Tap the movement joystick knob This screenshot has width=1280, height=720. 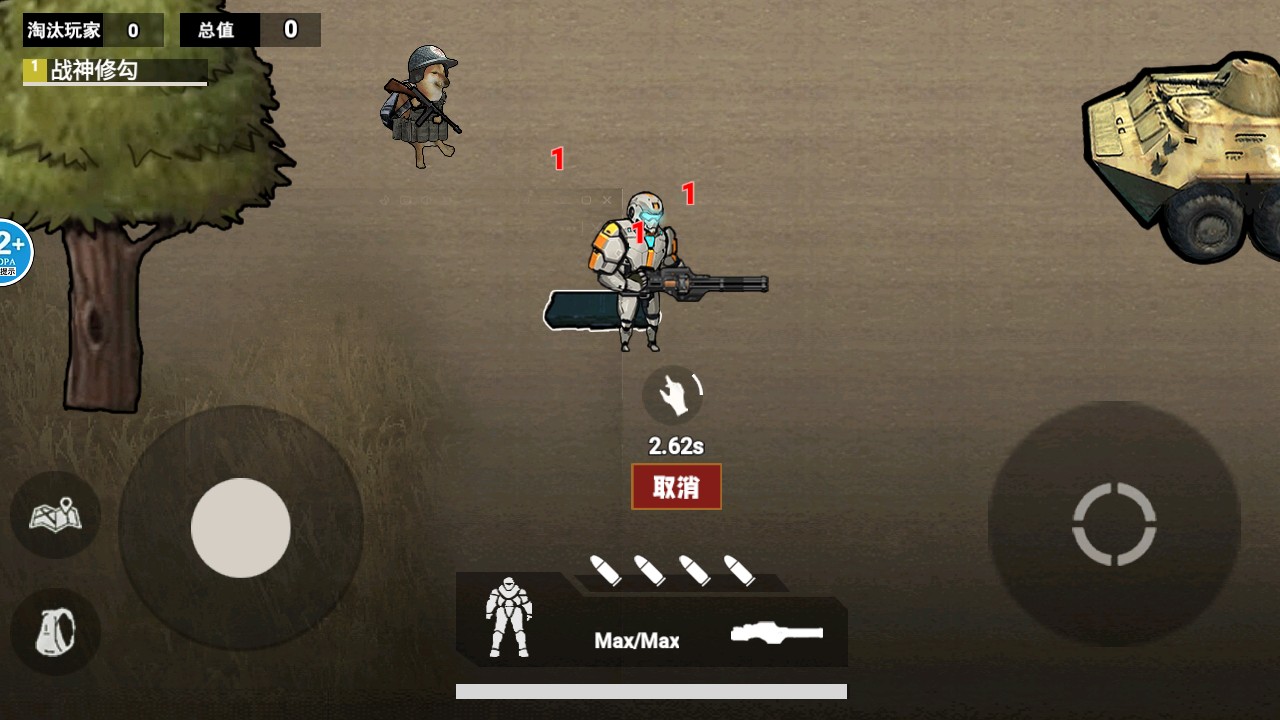(240, 528)
